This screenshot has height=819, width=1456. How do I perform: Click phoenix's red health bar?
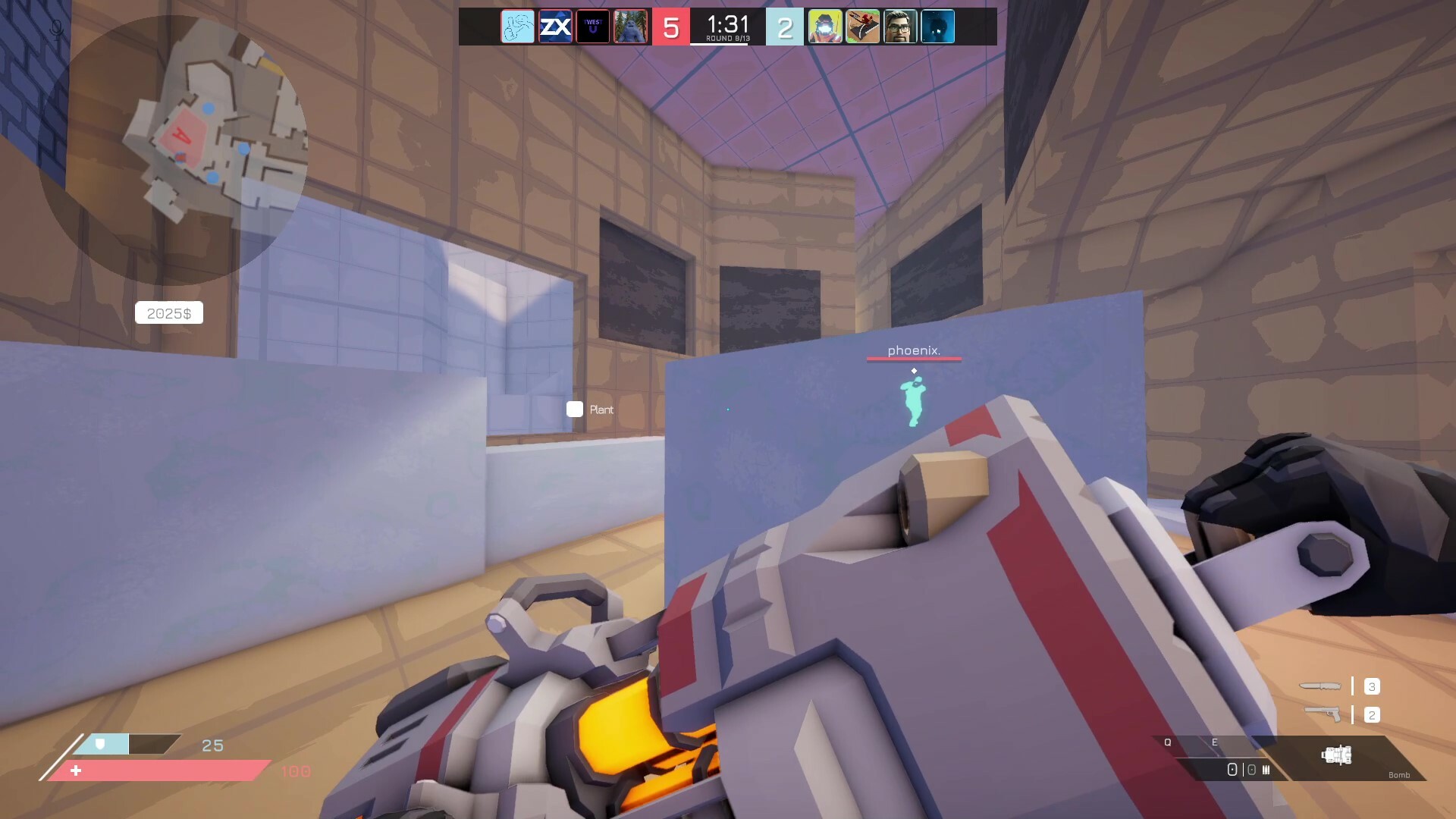tap(914, 359)
